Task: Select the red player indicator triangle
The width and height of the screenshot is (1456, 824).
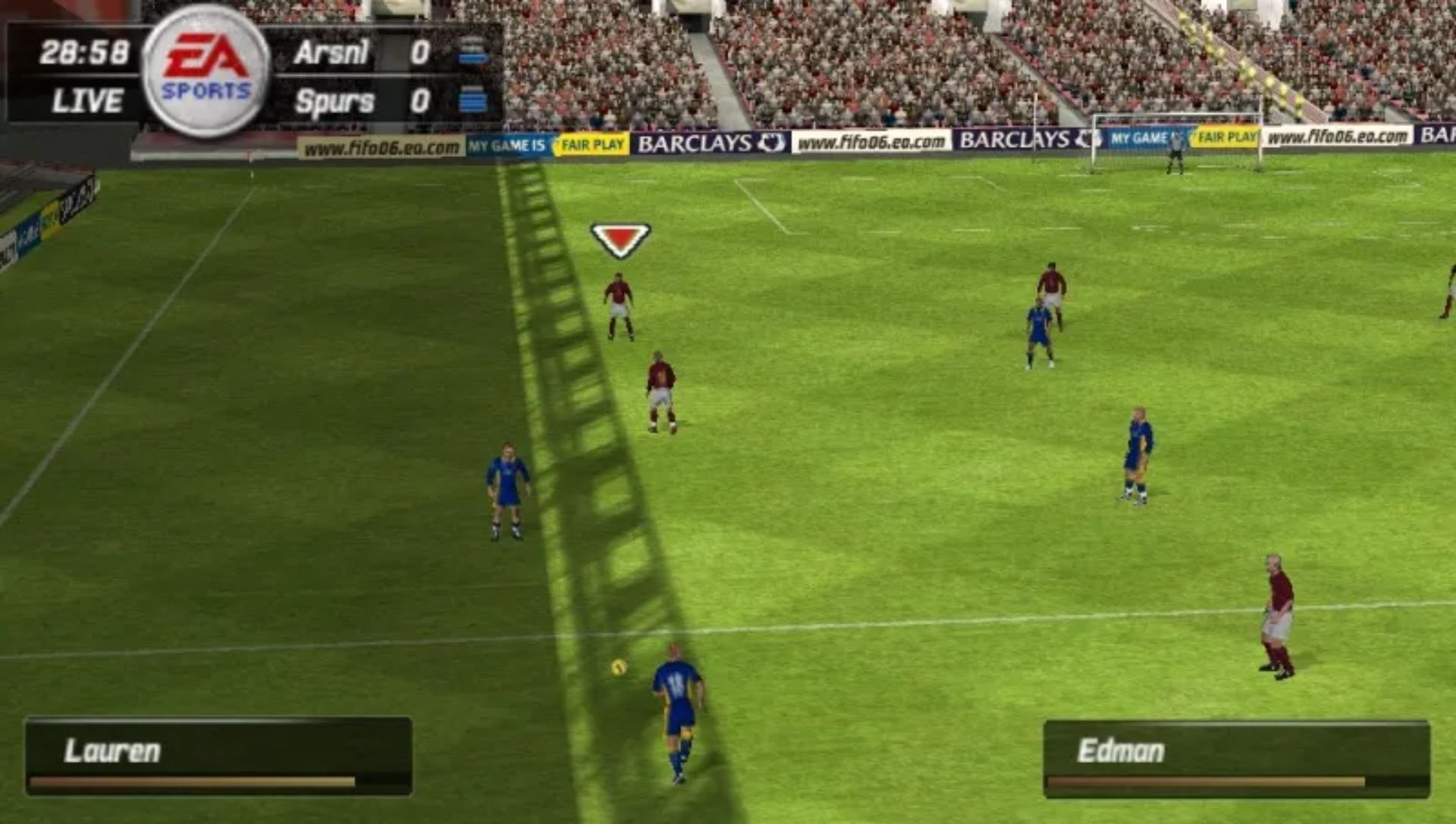Action: tap(619, 239)
